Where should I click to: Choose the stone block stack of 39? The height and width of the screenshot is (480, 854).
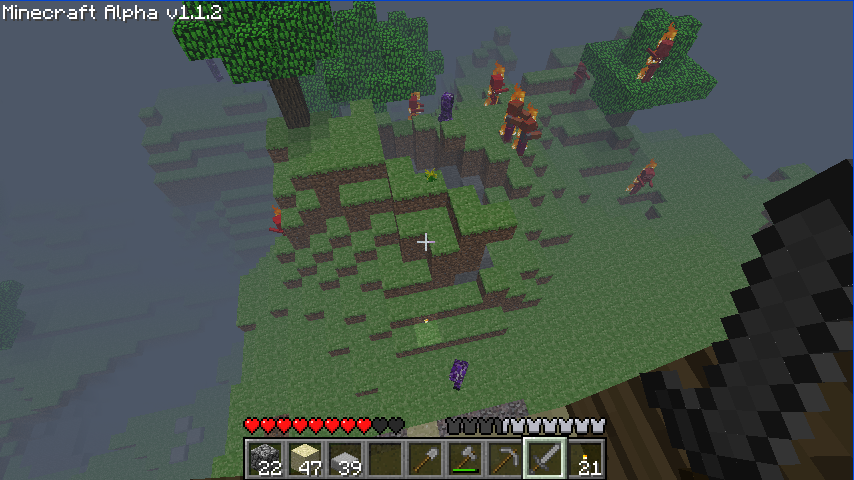tap(346, 459)
